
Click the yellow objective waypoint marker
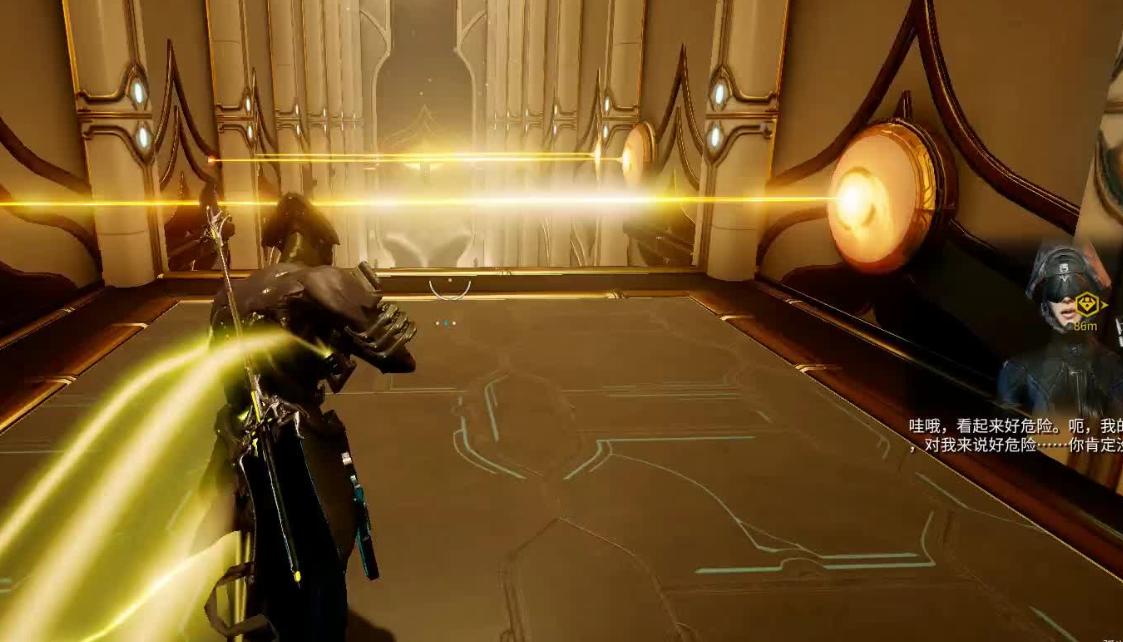point(1087,304)
